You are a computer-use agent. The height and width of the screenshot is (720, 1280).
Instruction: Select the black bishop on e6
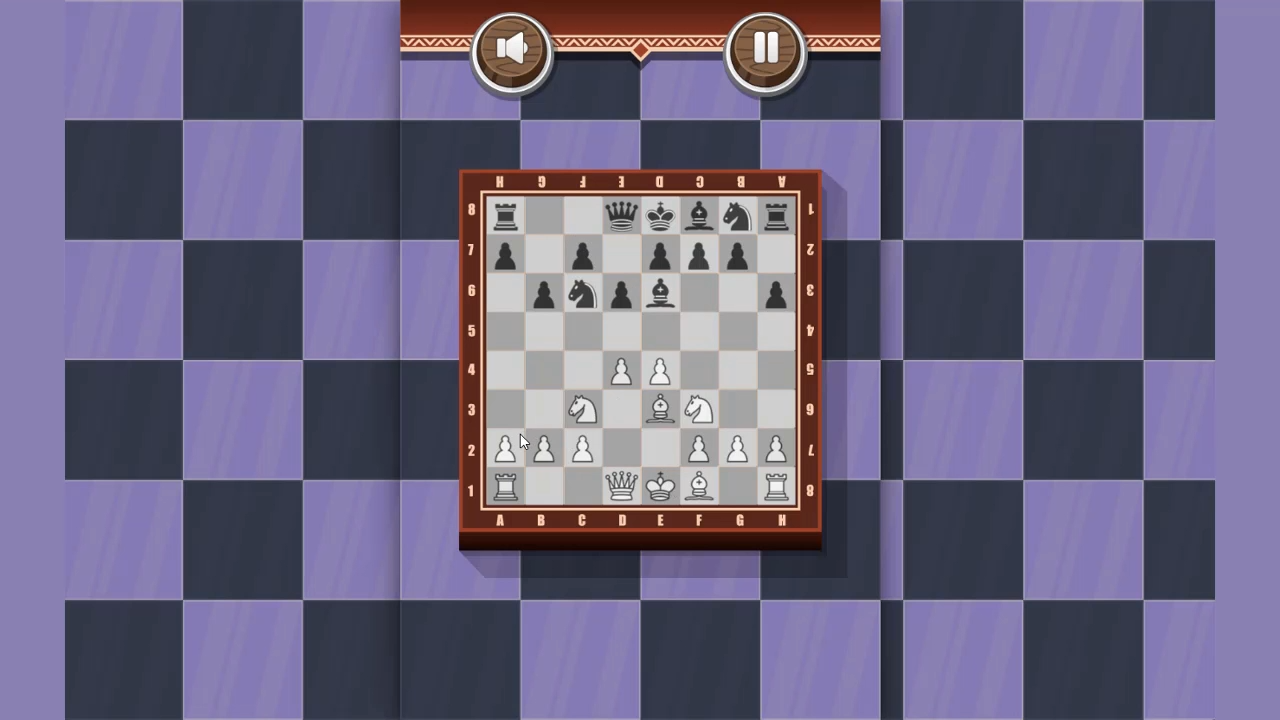click(660, 293)
